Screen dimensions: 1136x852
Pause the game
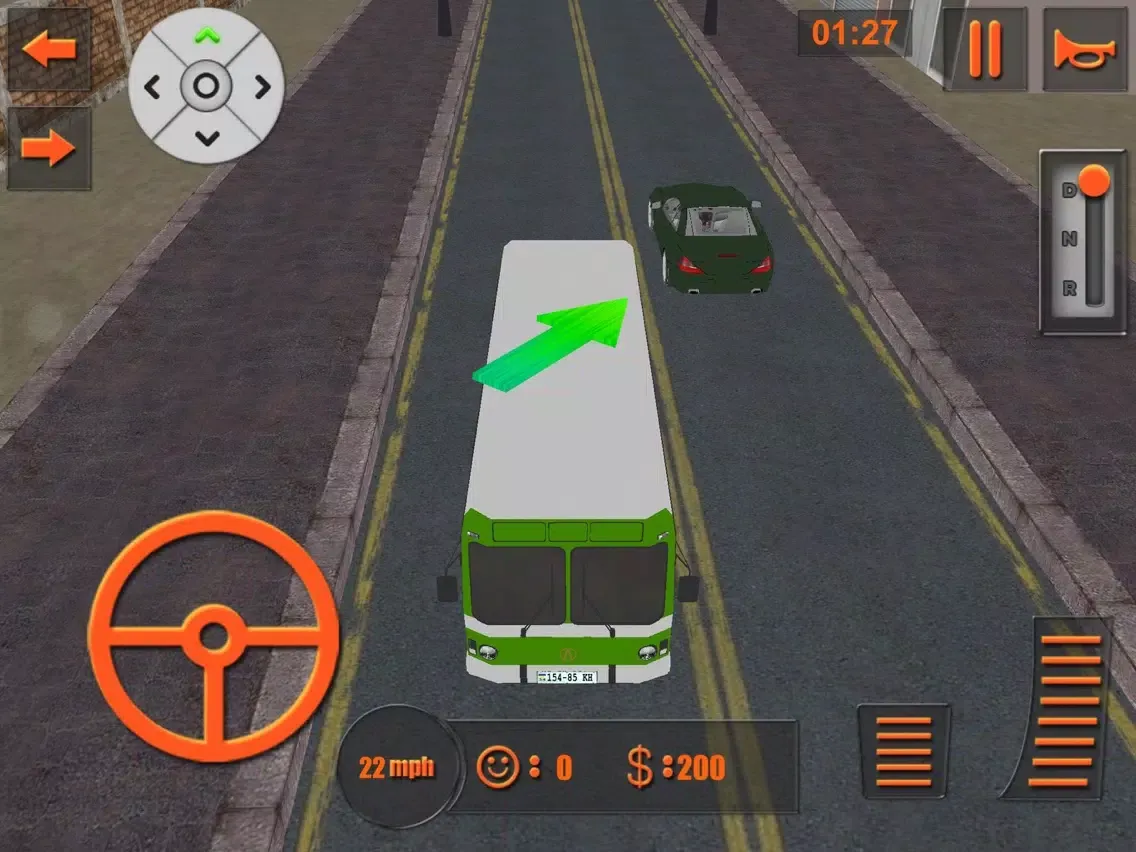[985, 50]
